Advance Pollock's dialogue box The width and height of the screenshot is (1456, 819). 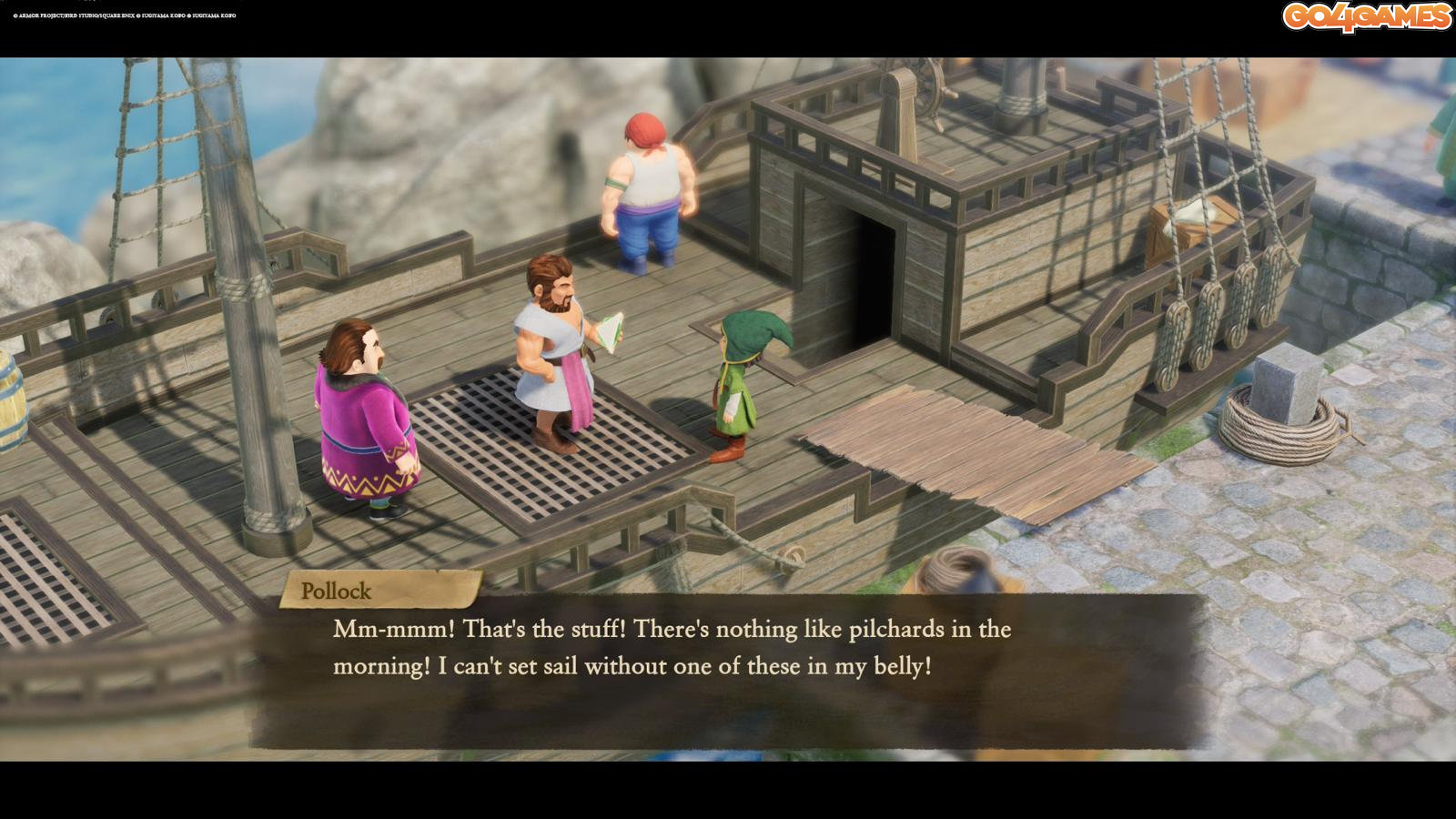click(x=728, y=671)
